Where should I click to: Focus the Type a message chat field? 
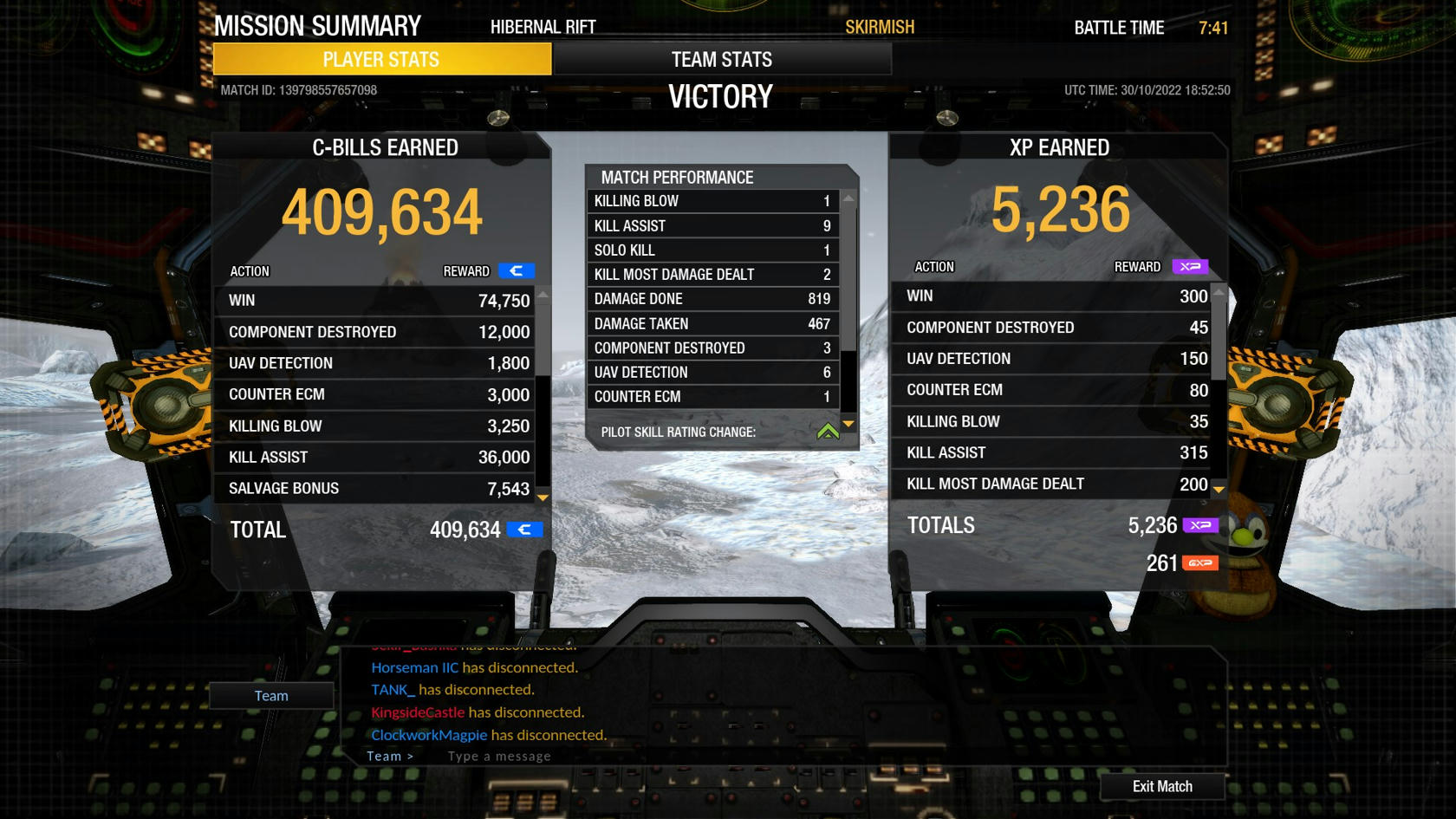tap(607, 756)
